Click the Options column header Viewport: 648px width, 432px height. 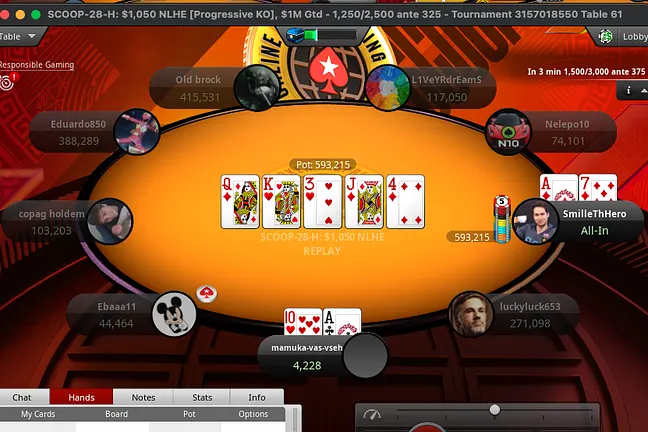tap(253, 414)
